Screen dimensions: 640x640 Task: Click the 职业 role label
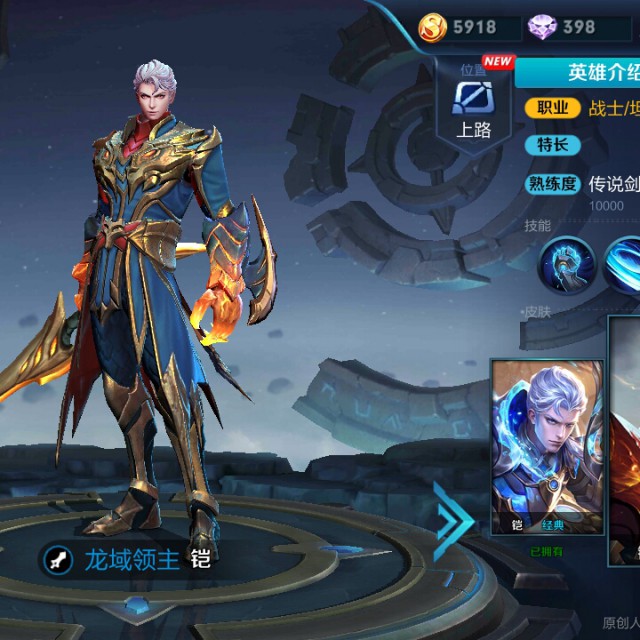(552, 108)
